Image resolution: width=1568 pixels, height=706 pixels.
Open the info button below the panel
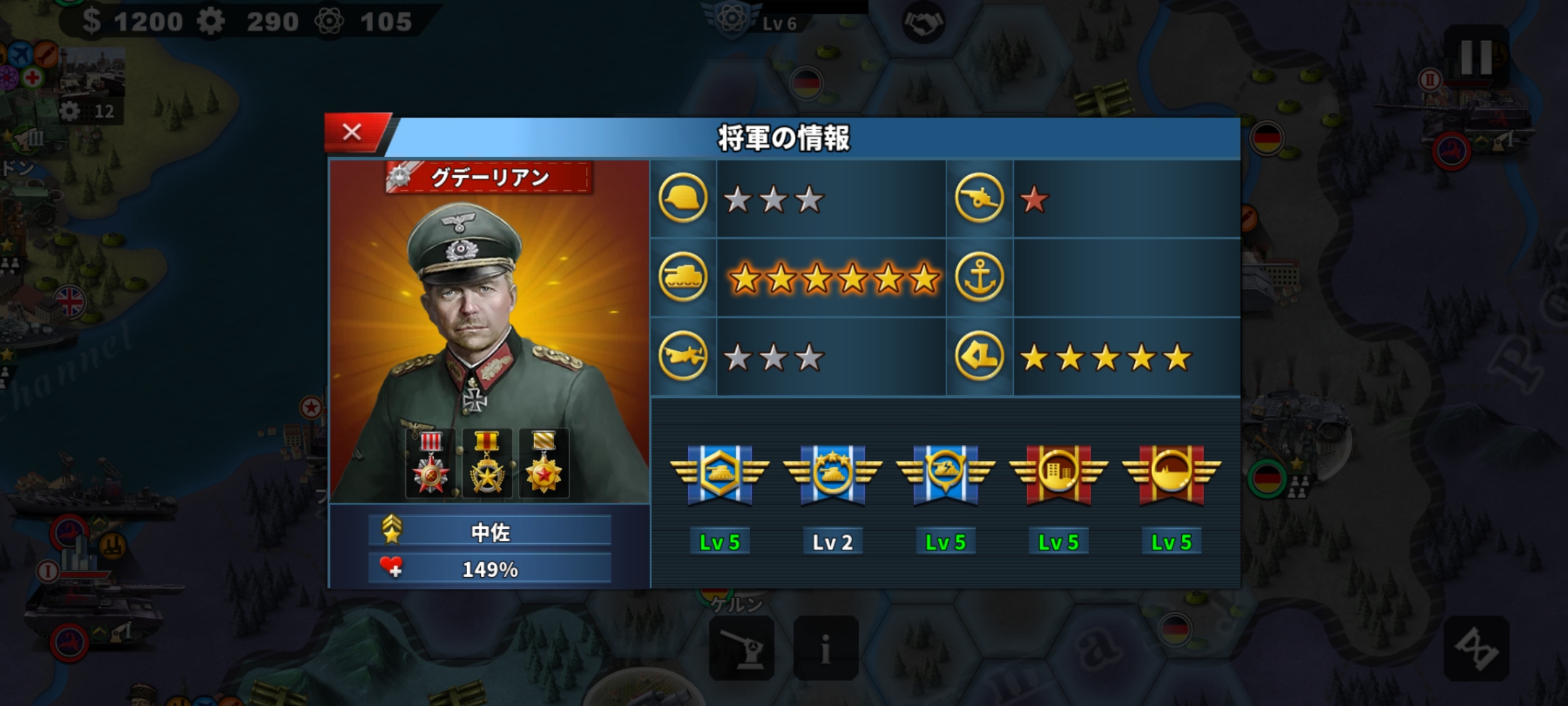coord(826,648)
